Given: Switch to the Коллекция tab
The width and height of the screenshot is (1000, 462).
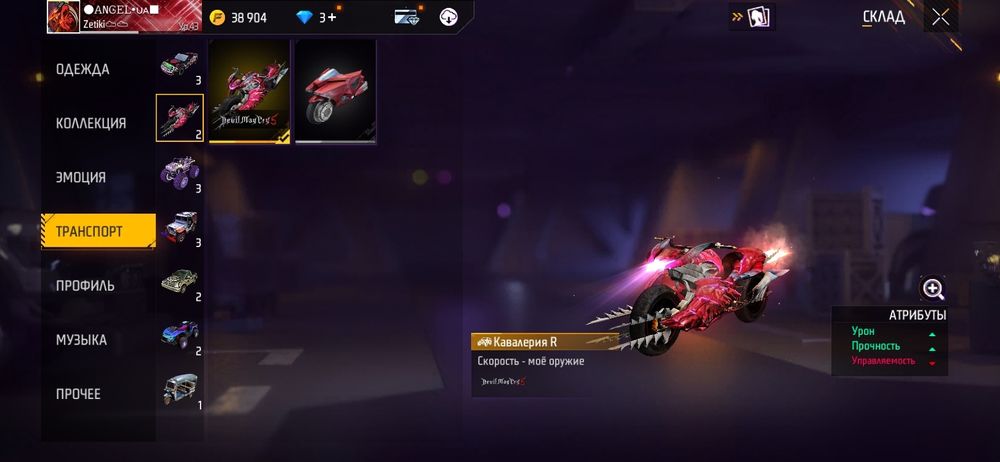Looking at the screenshot, I should click(91, 123).
